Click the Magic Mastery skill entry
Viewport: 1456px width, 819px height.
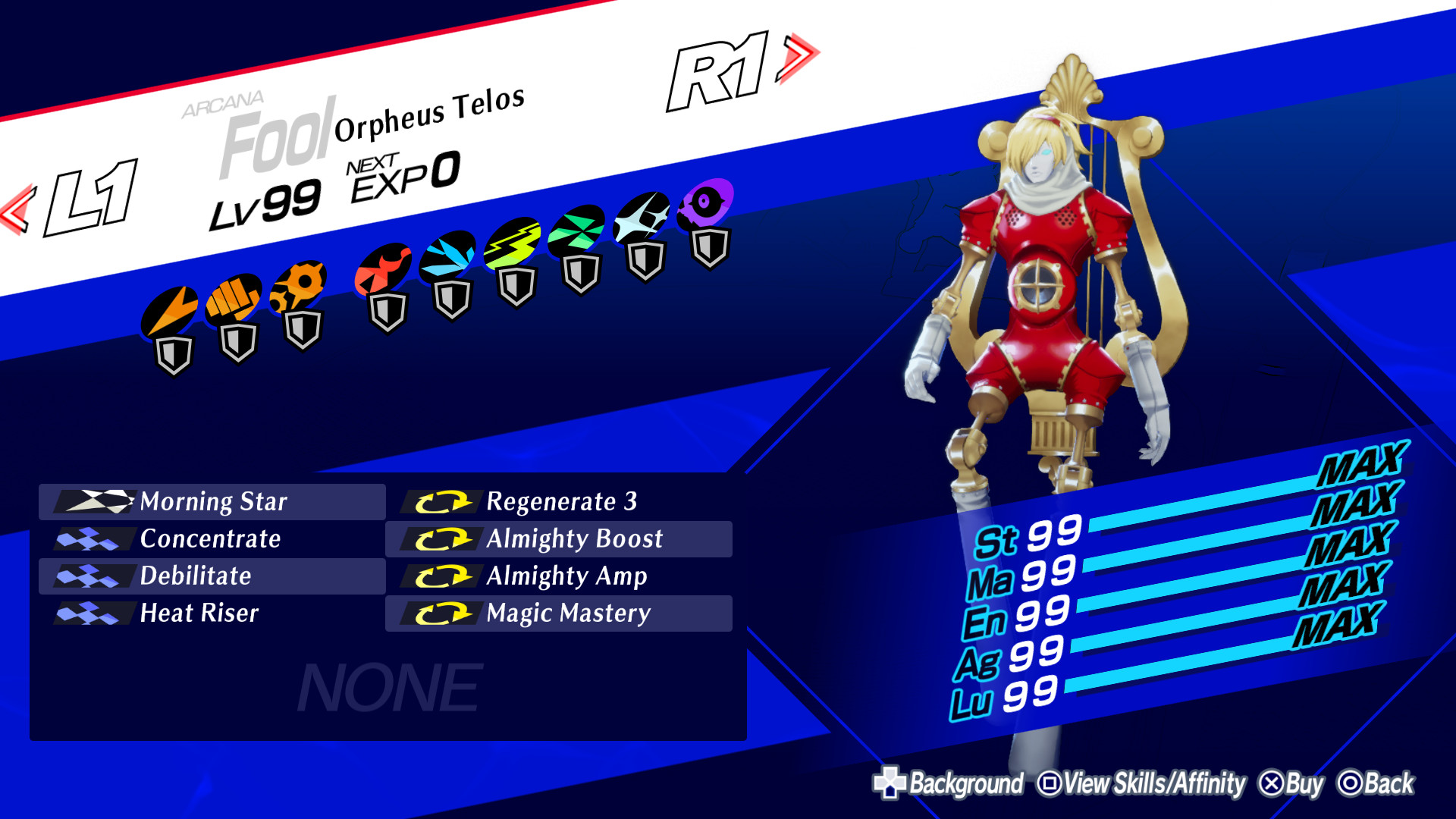click(569, 613)
